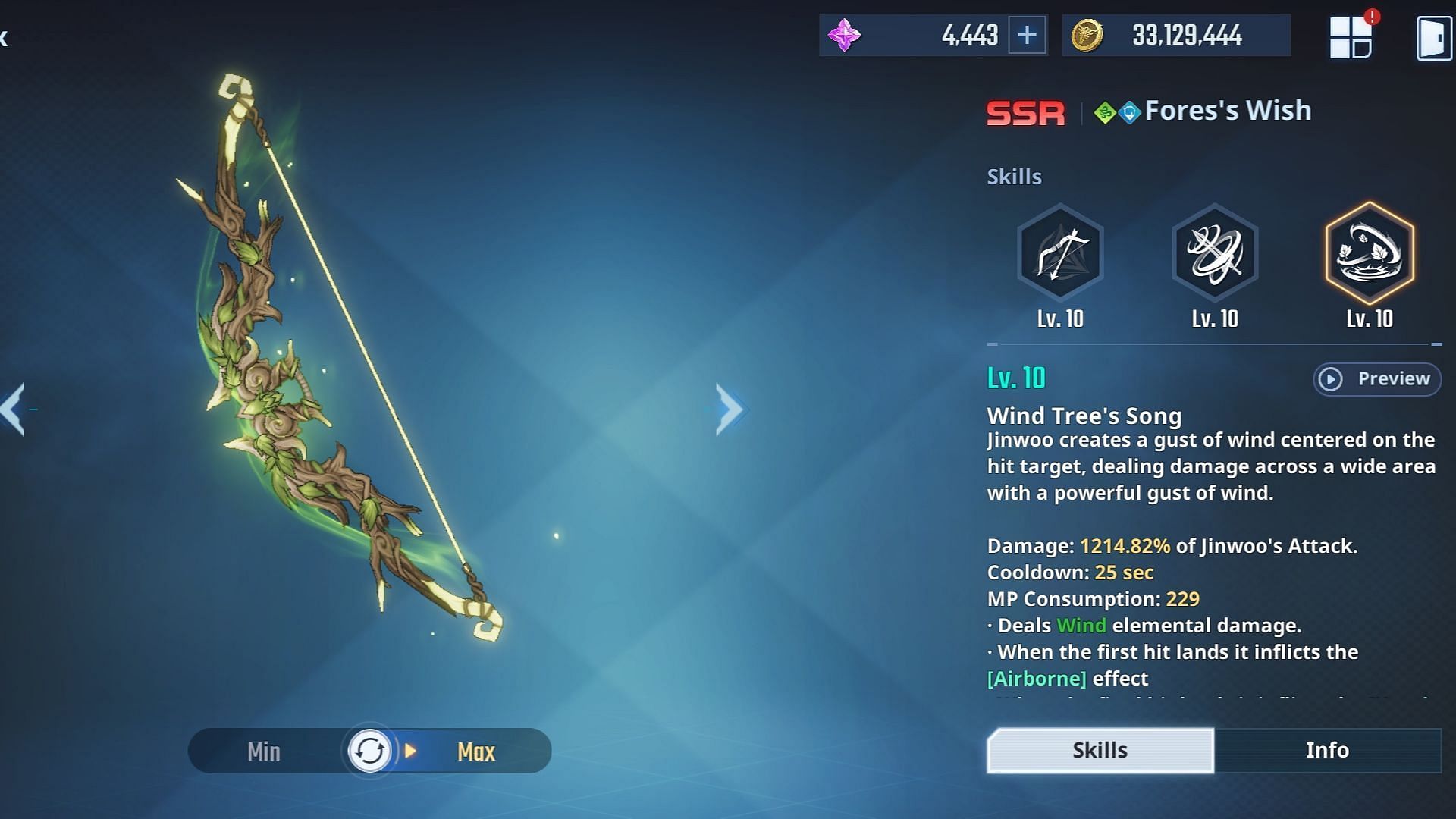Set weapon stats to Max

[x=476, y=752]
